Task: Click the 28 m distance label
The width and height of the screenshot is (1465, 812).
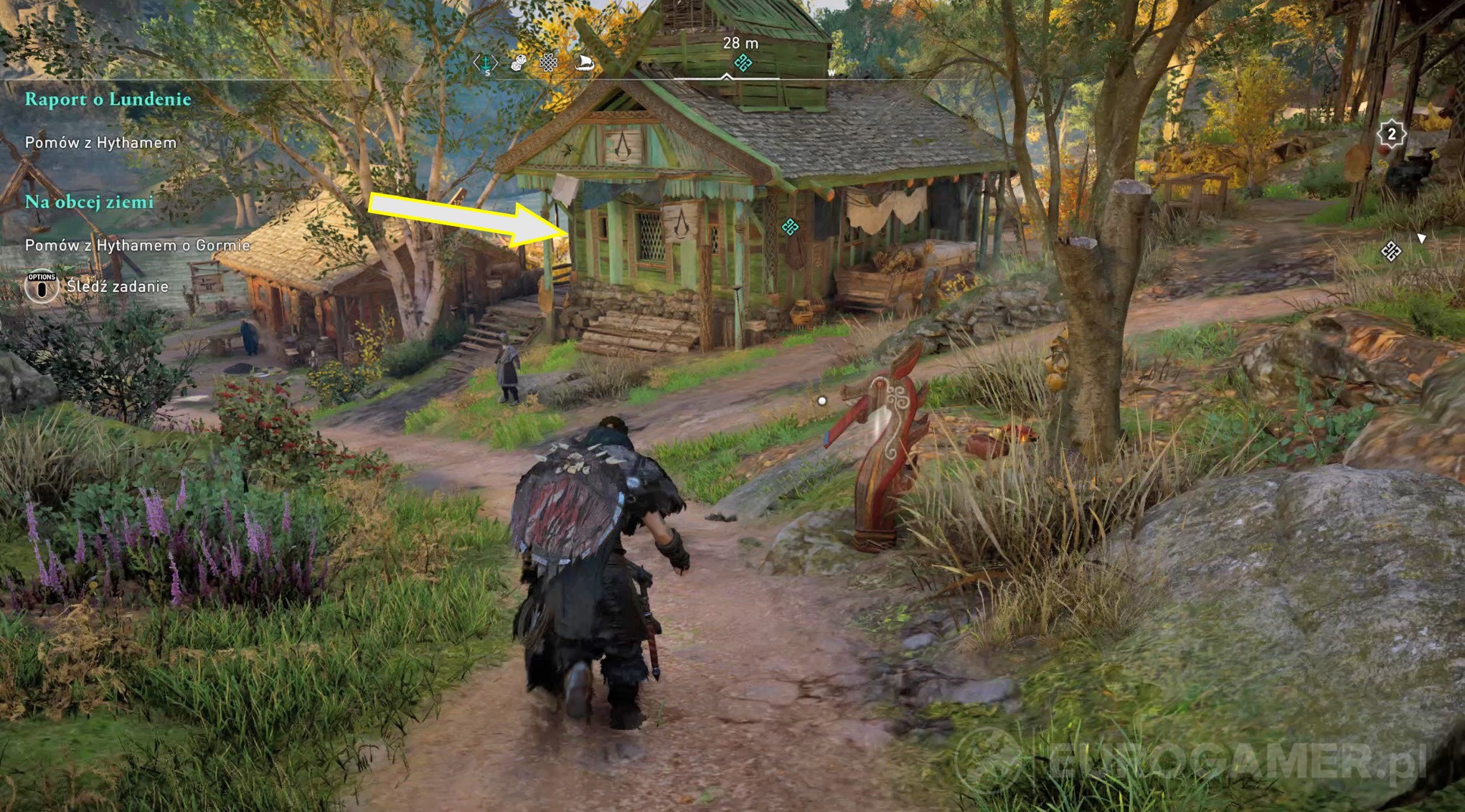Action: (741, 42)
